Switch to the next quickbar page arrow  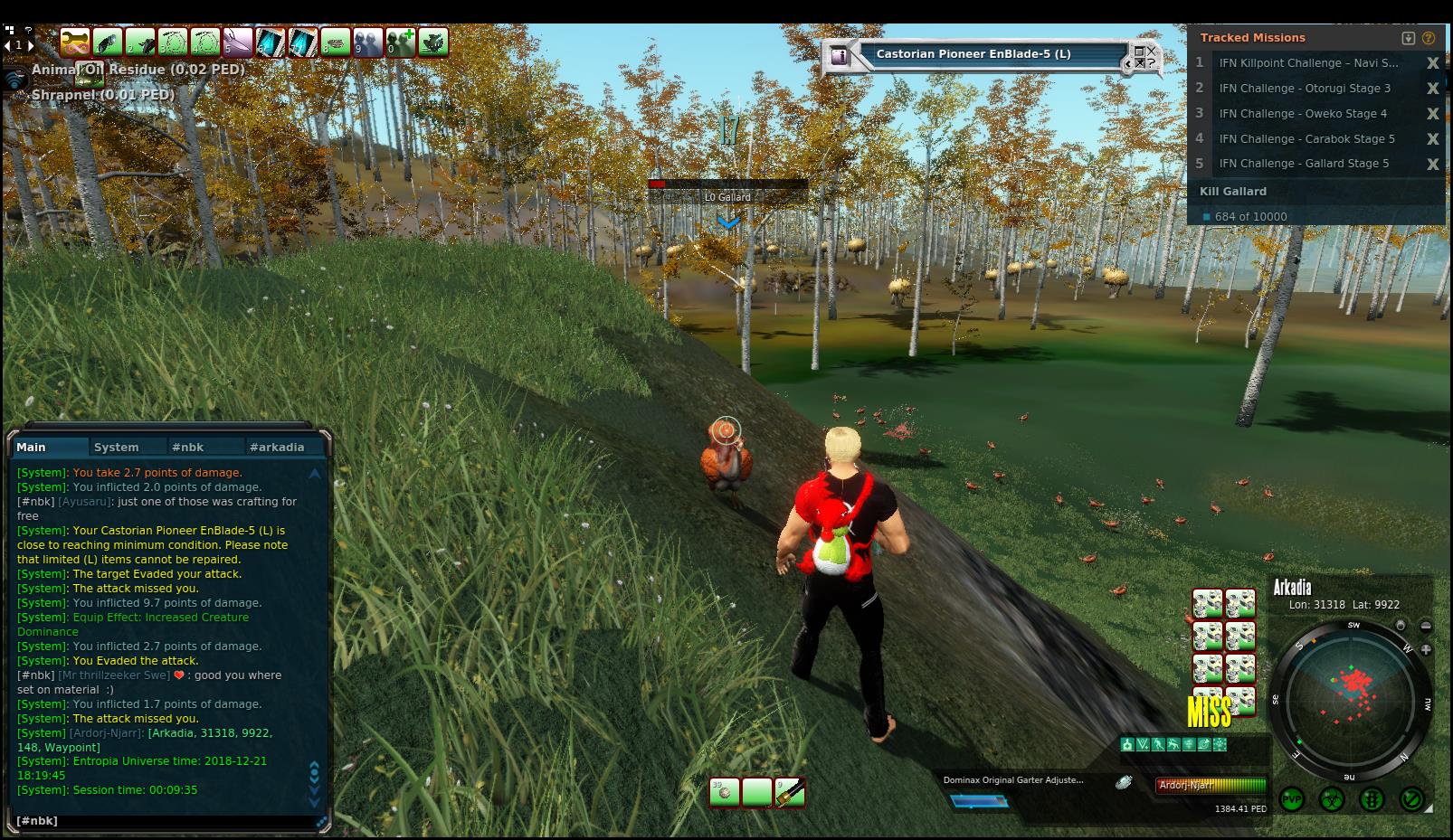[30, 44]
